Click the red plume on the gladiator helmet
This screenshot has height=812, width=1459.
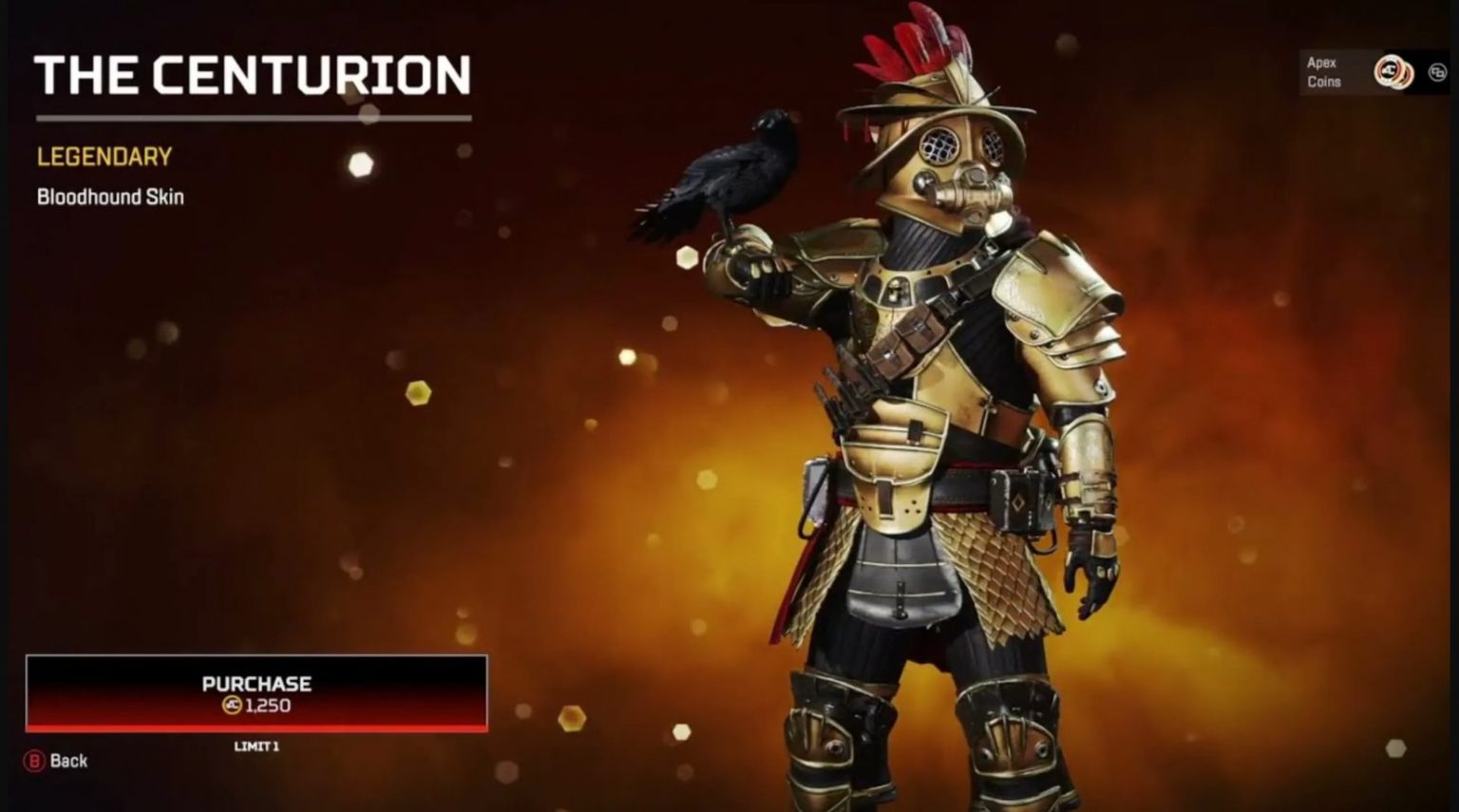pyautogui.click(x=902, y=47)
